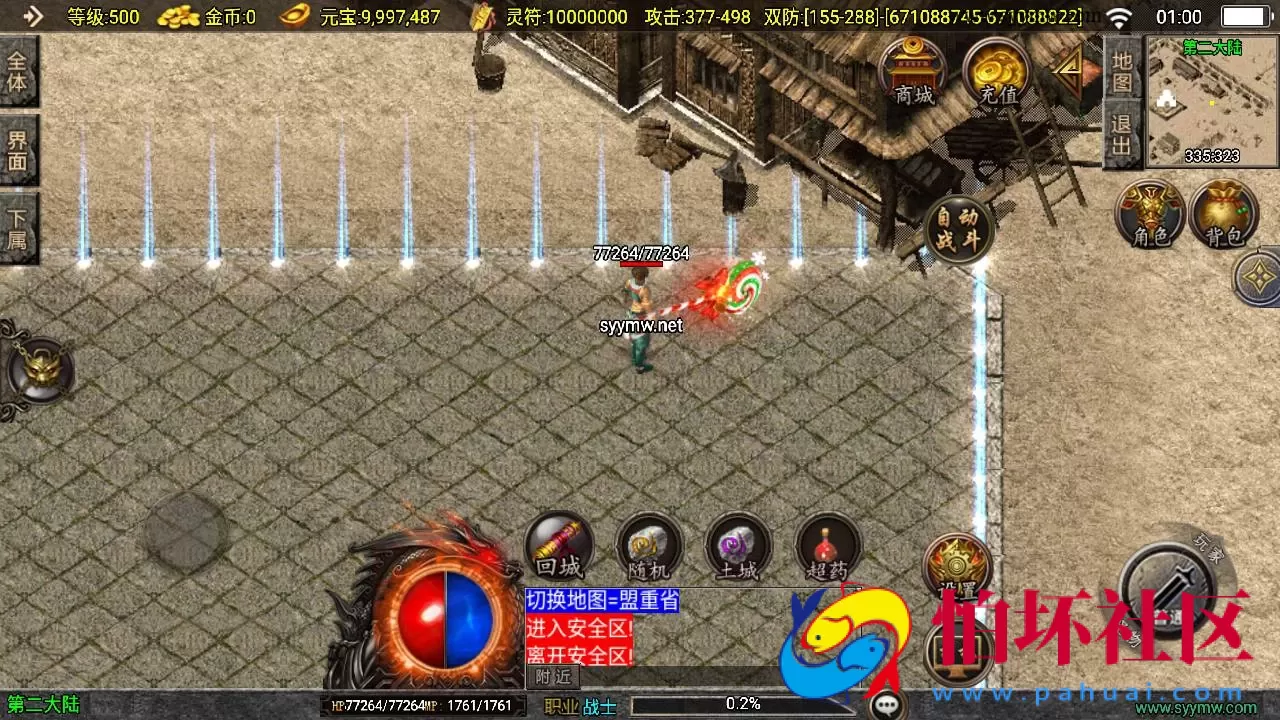The width and height of the screenshot is (1280, 720).
Task: Click the 进入安全区 option
Action: pos(578,628)
